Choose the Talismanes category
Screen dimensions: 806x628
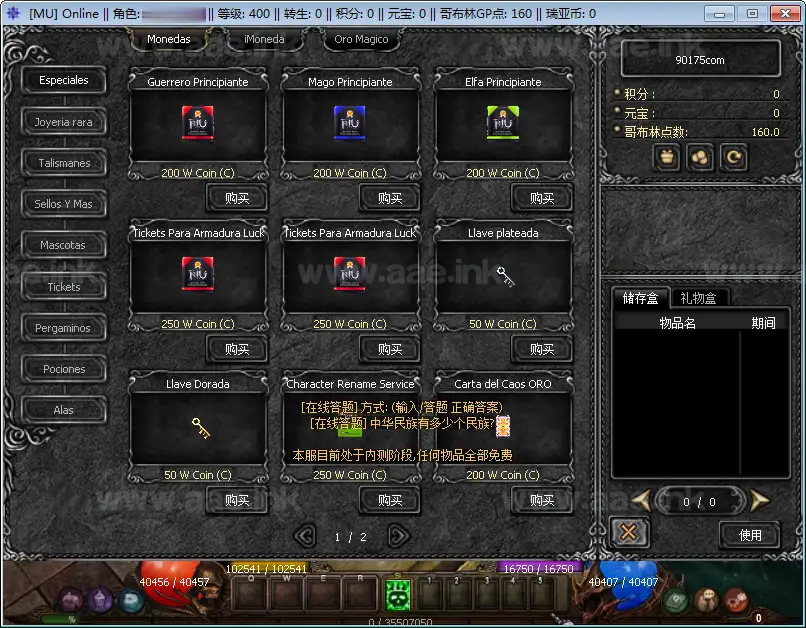[64, 163]
